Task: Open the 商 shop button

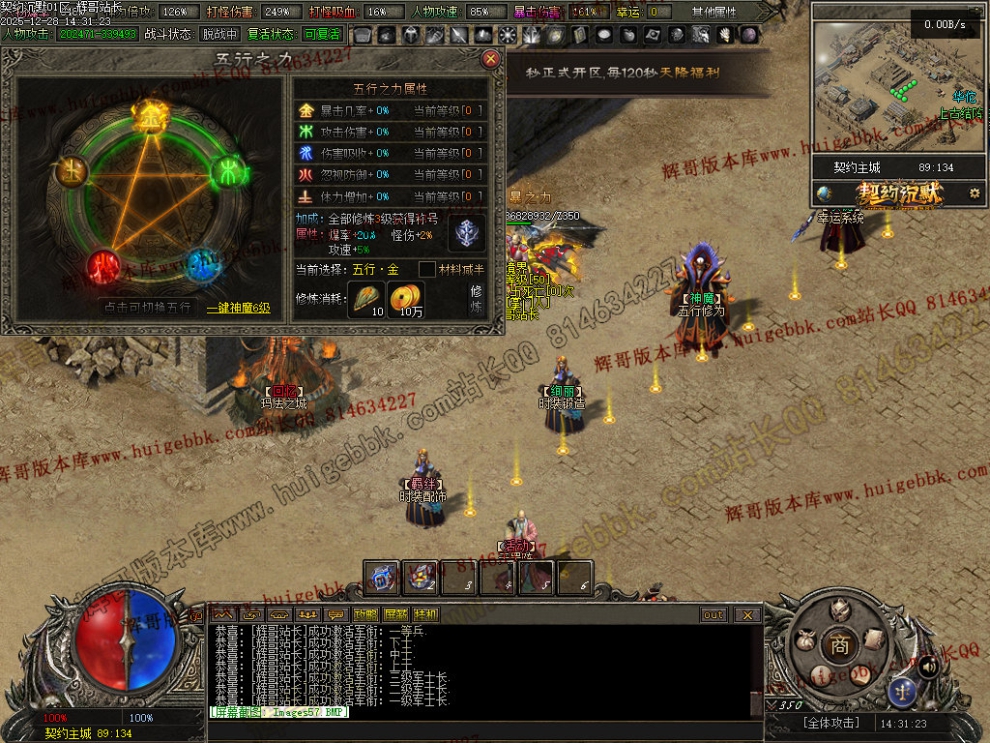Action: coord(840,646)
